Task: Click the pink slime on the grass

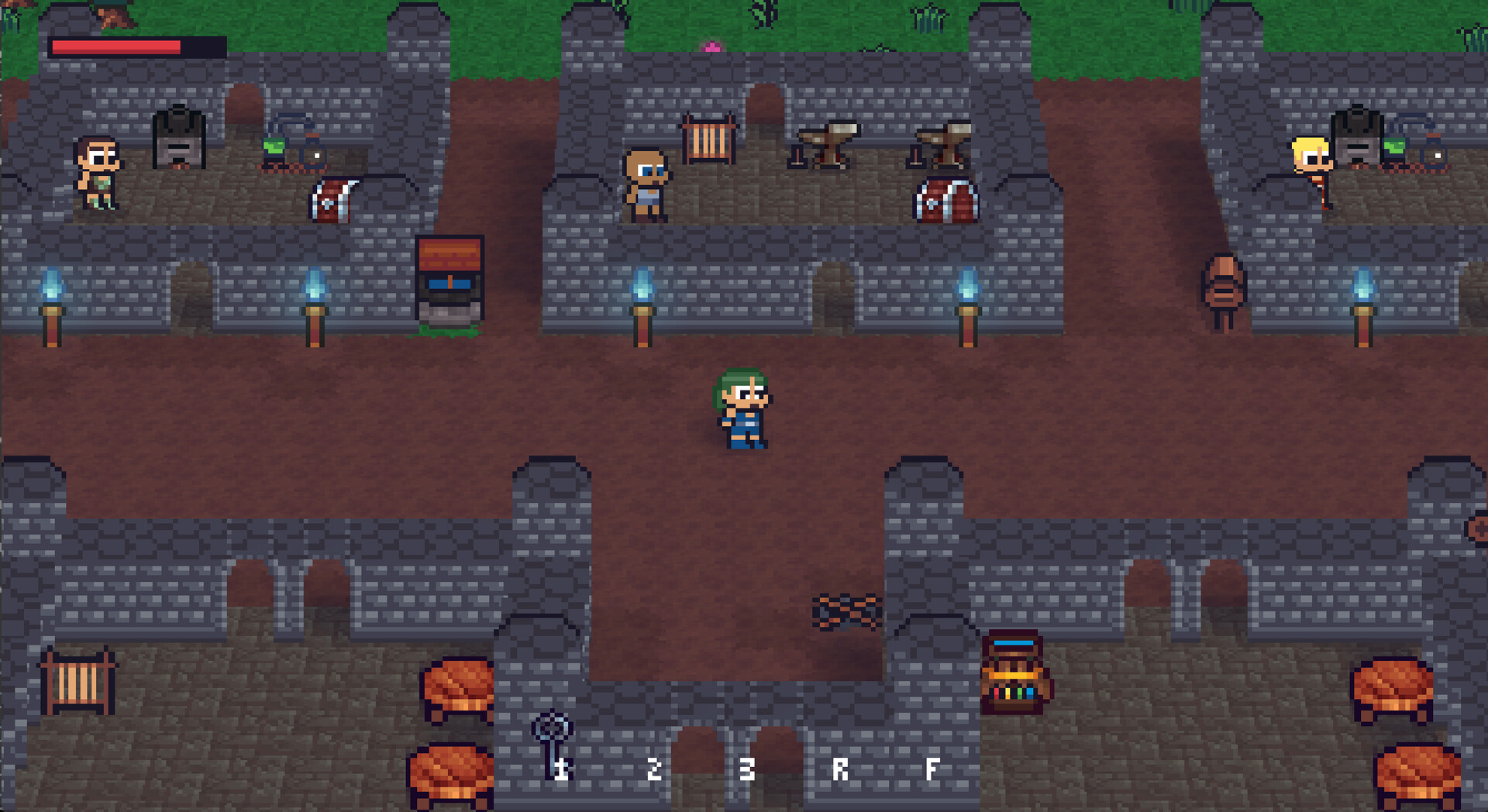Action: [x=713, y=48]
